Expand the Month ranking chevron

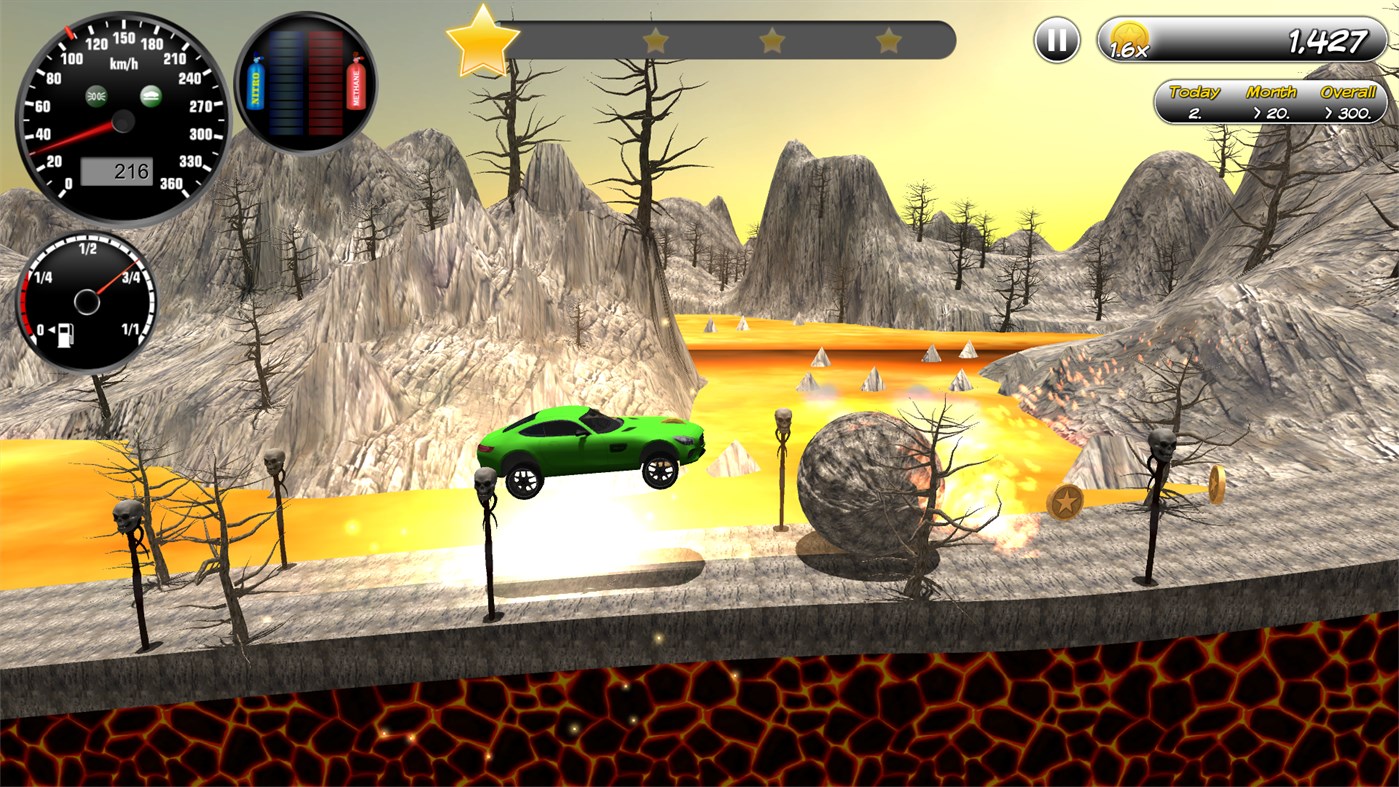[1258, 112]
